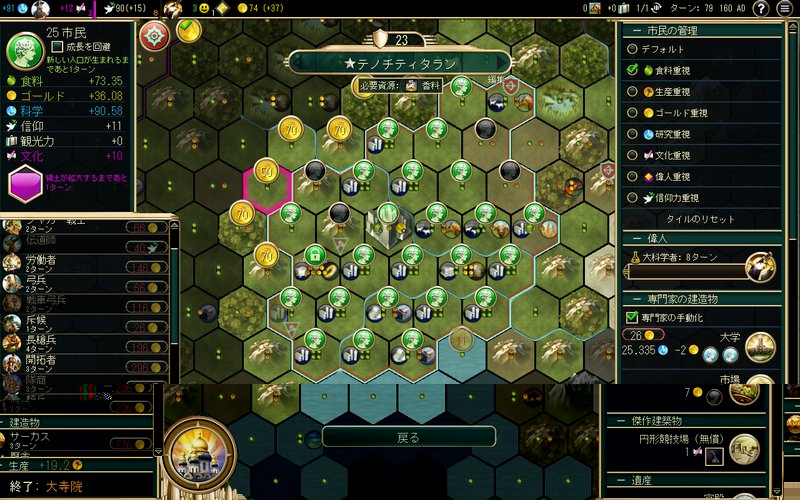Toggle the 専門家の手動化 checkbox

tap(632, 317)
